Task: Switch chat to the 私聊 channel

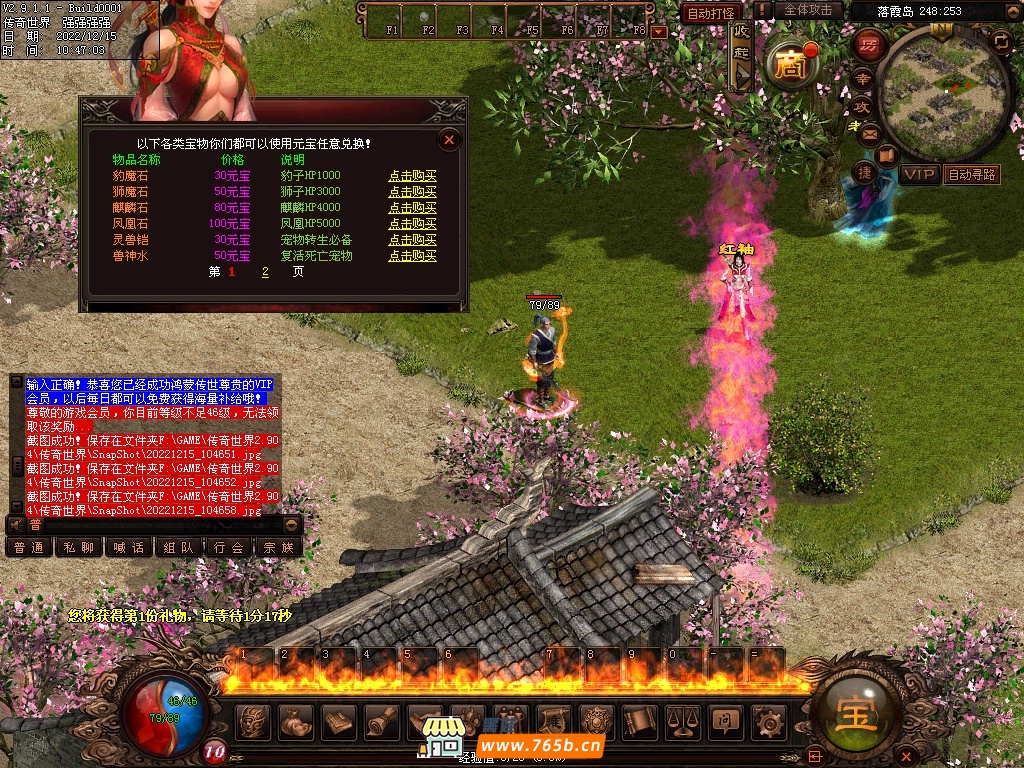Action: point(79,547)
